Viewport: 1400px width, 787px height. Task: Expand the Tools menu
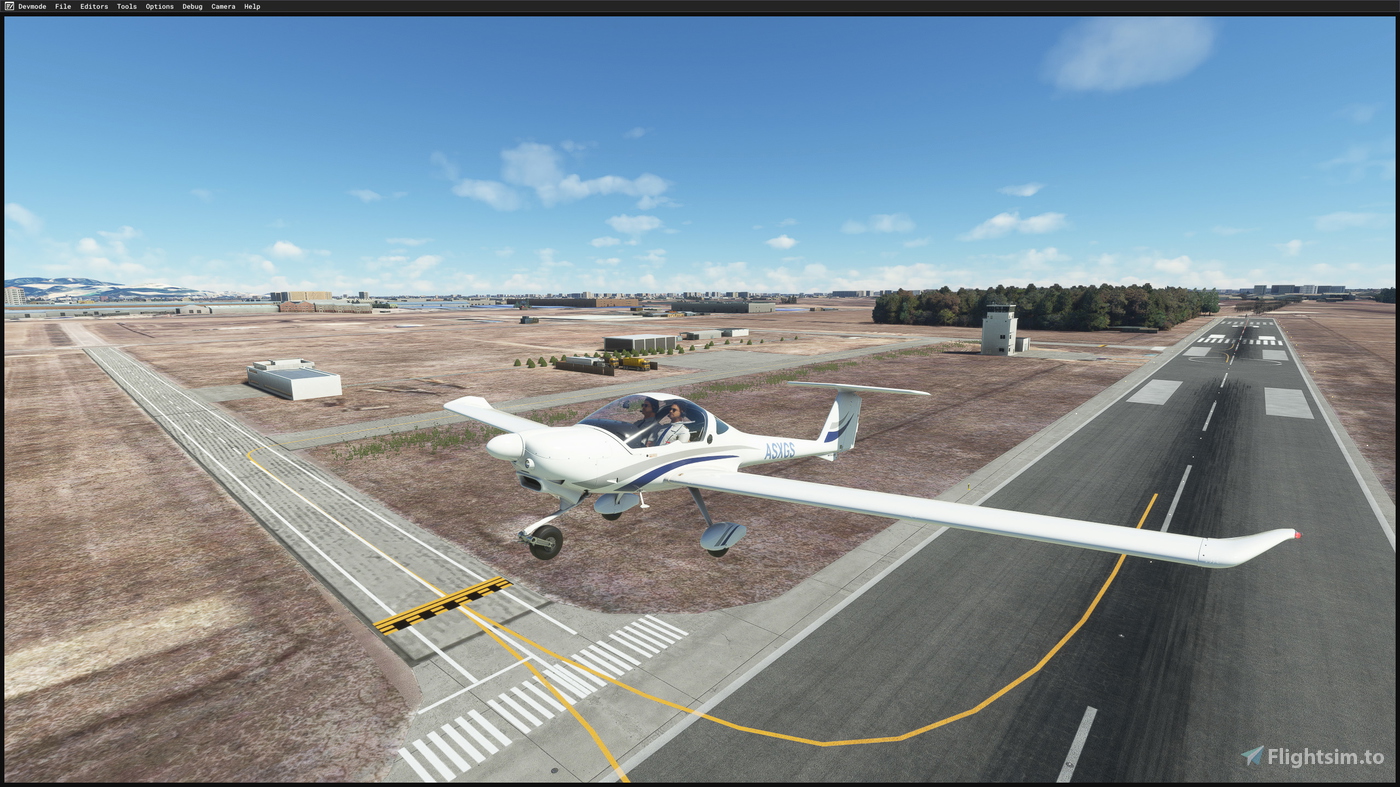[x=125, y=6]
